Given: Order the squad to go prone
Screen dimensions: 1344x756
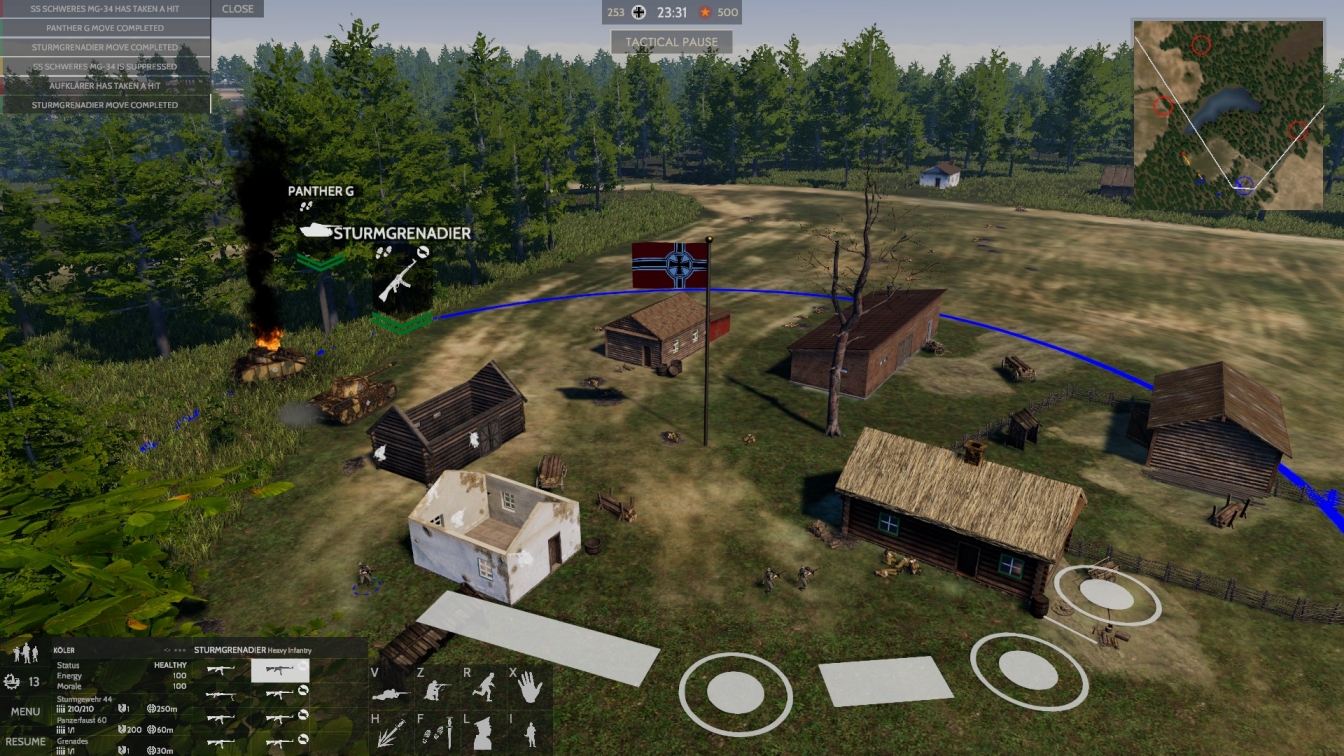Looking at the screenshot, I should click(391, 691).
